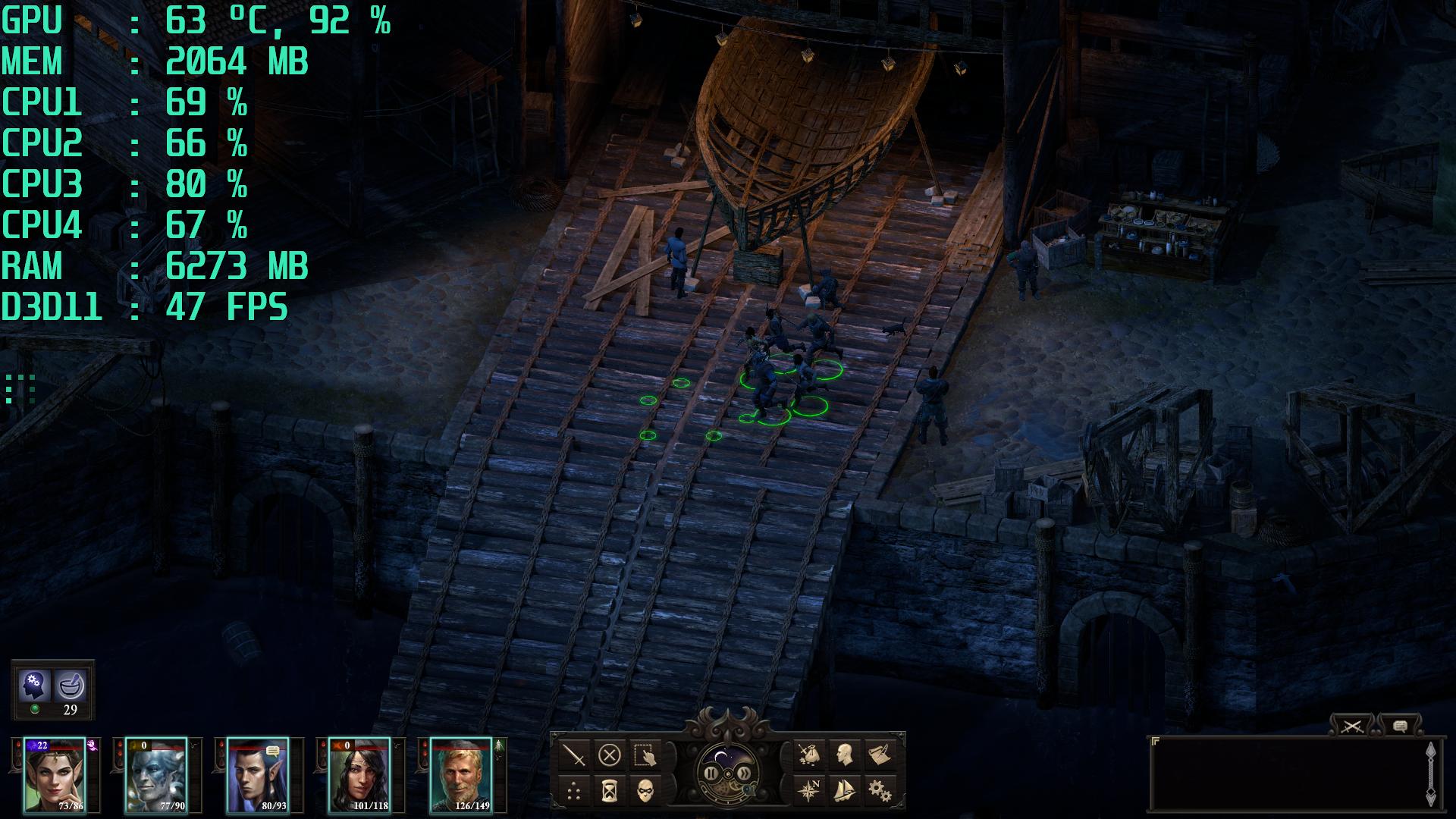Click the hourglass rest button
Screen dimensions: 1456x819
tap(610, 791)
